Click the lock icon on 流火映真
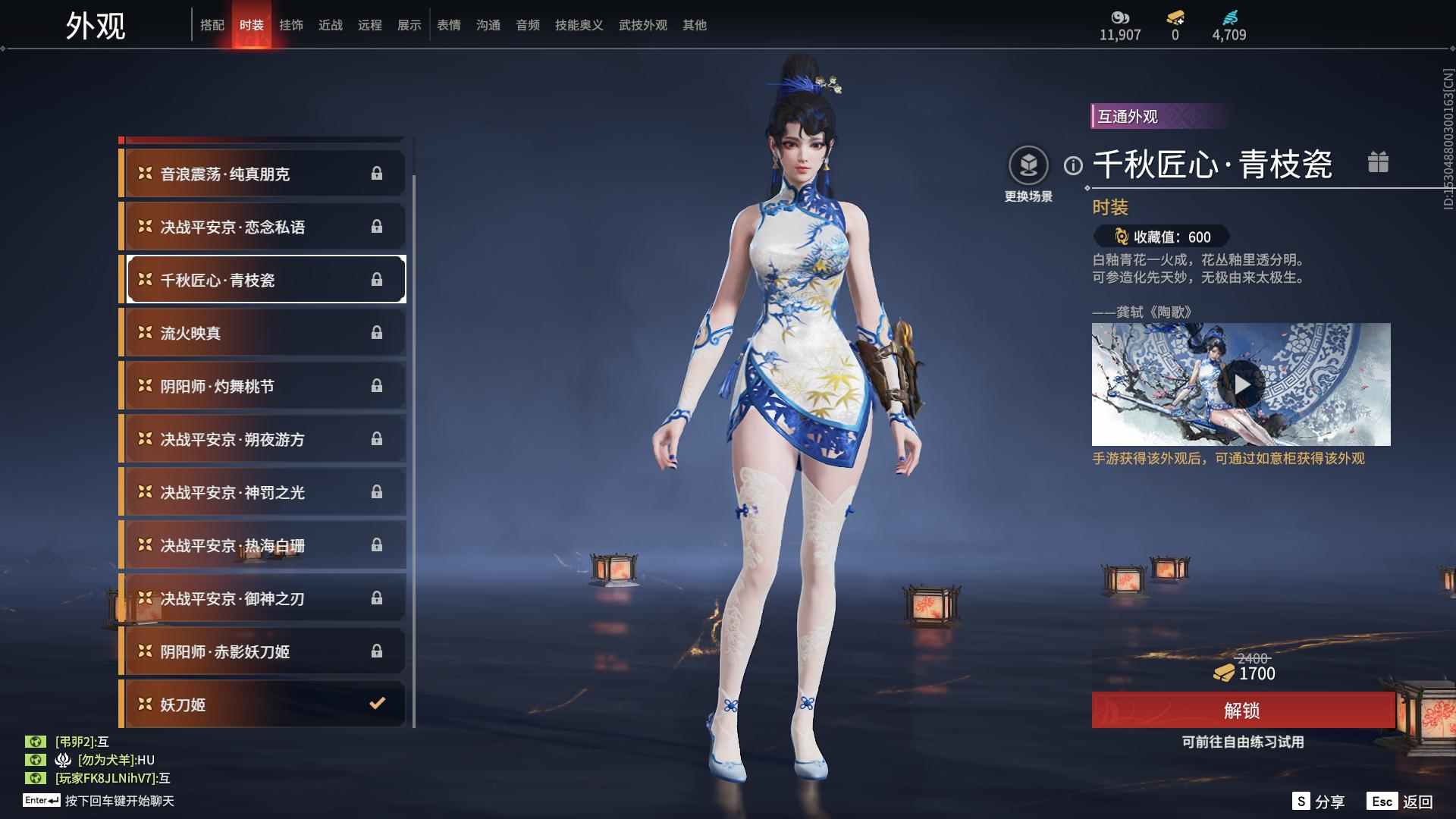 (378, 332)
